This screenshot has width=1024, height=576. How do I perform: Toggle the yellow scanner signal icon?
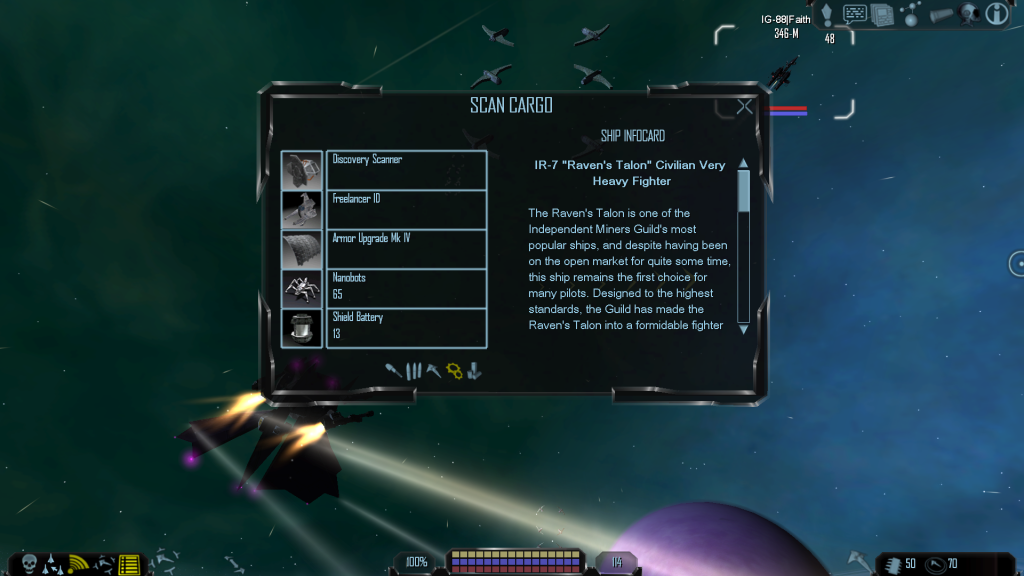[79, 563]
